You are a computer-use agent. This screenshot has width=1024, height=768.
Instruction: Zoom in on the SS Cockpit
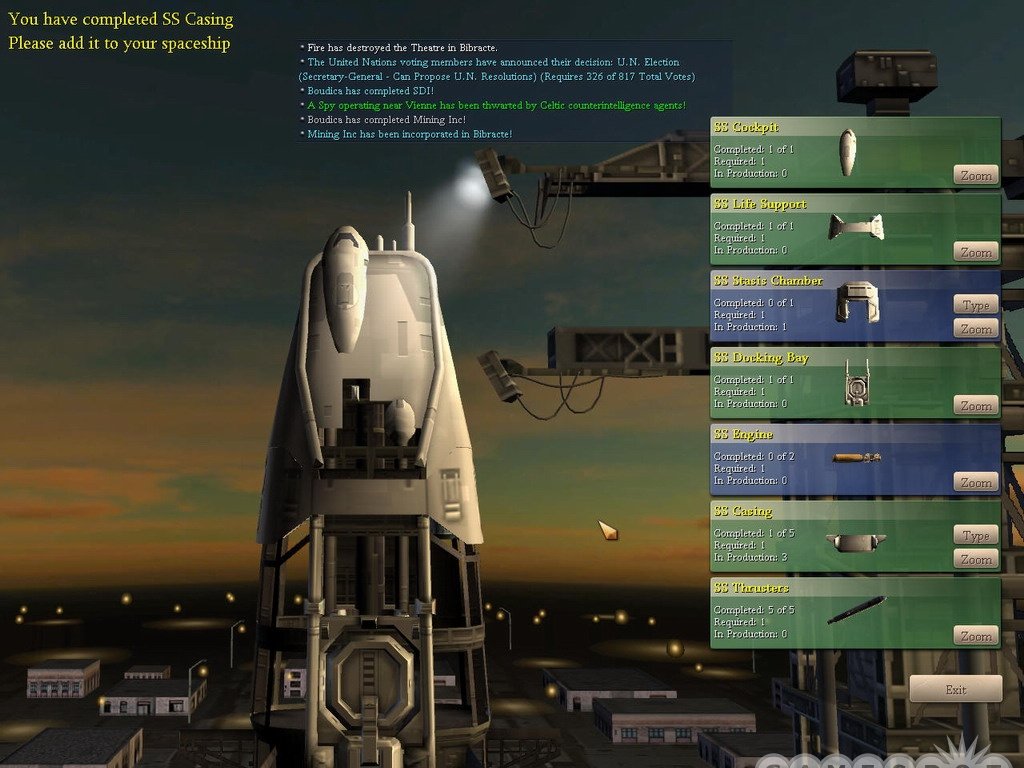pos(976,175)
